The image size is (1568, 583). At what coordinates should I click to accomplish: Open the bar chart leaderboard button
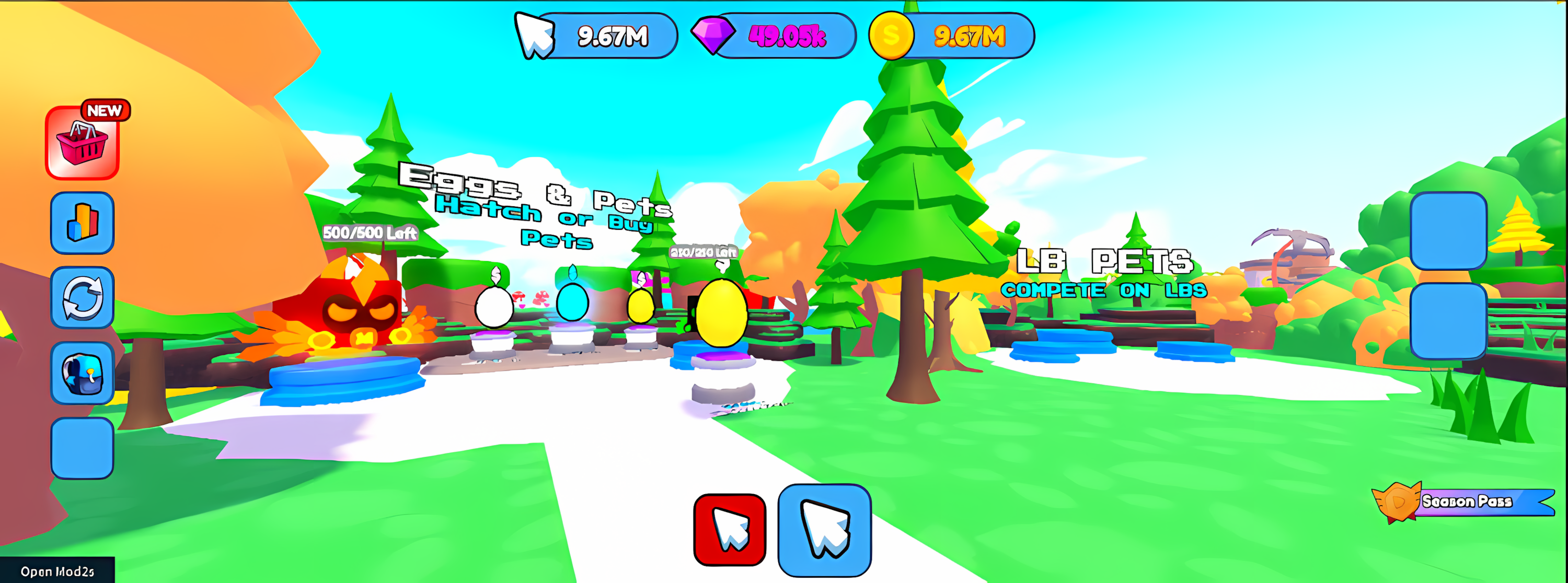tap(82, 223)
